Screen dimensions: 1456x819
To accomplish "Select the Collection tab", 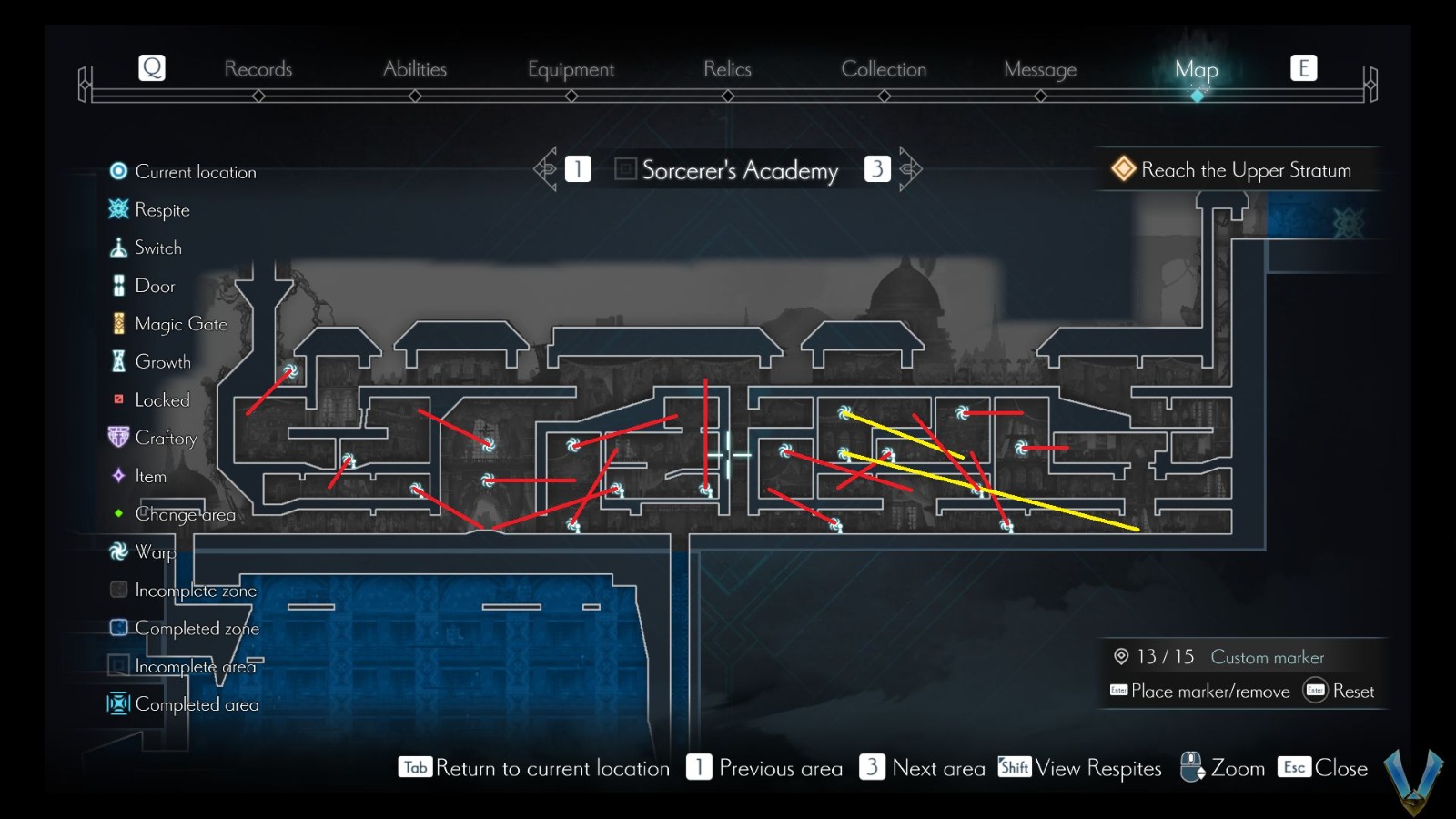I will 884,68.
